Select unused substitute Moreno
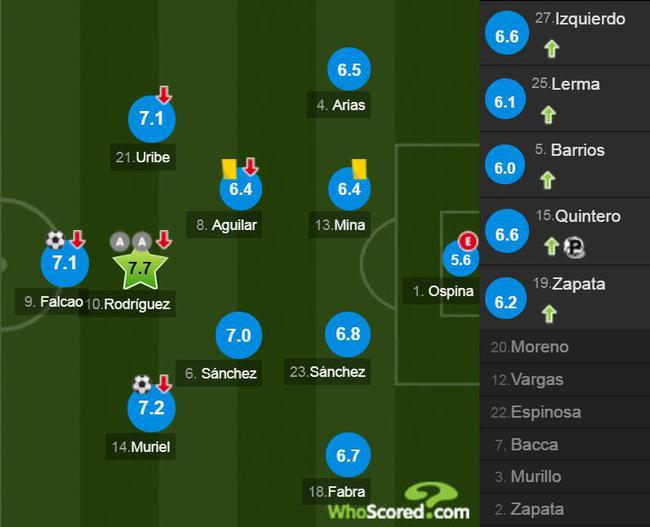This screenshot has height=527, width=650. pyautogui.click(x=565, y=347)
